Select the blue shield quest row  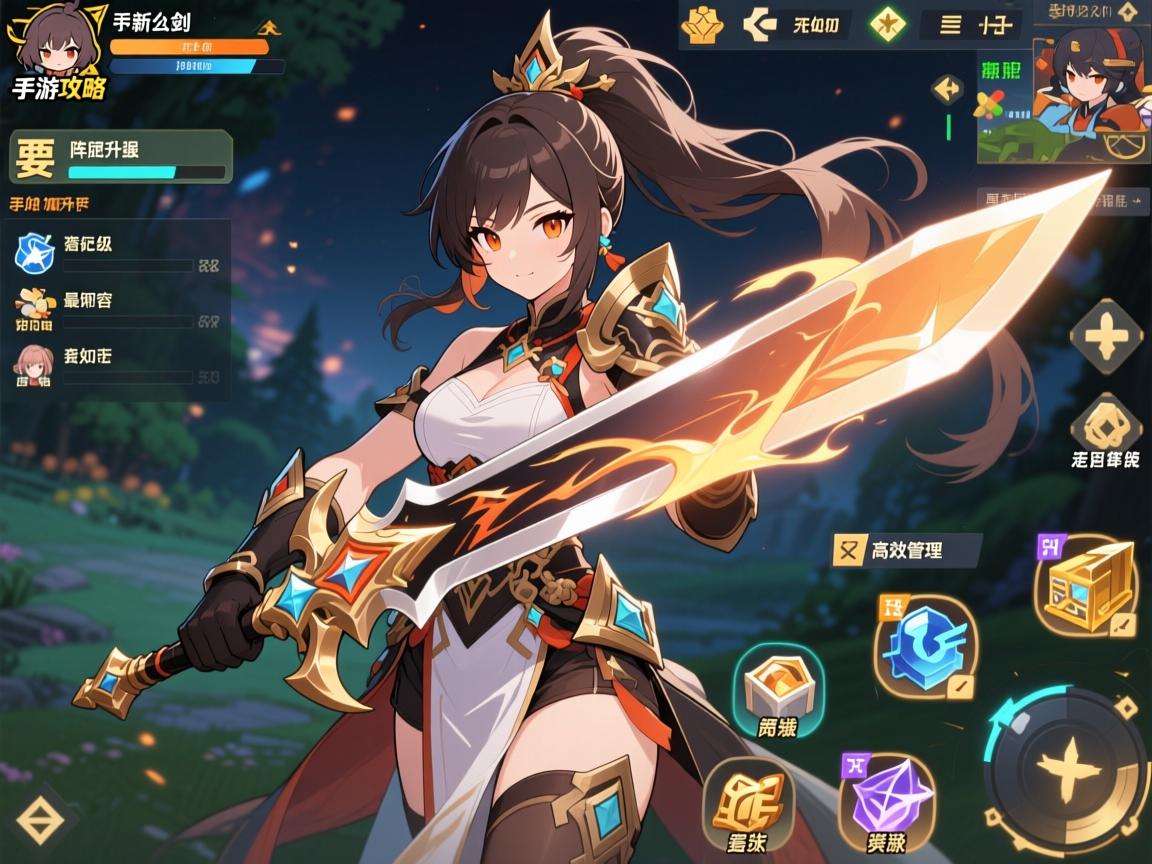point(120,254)
